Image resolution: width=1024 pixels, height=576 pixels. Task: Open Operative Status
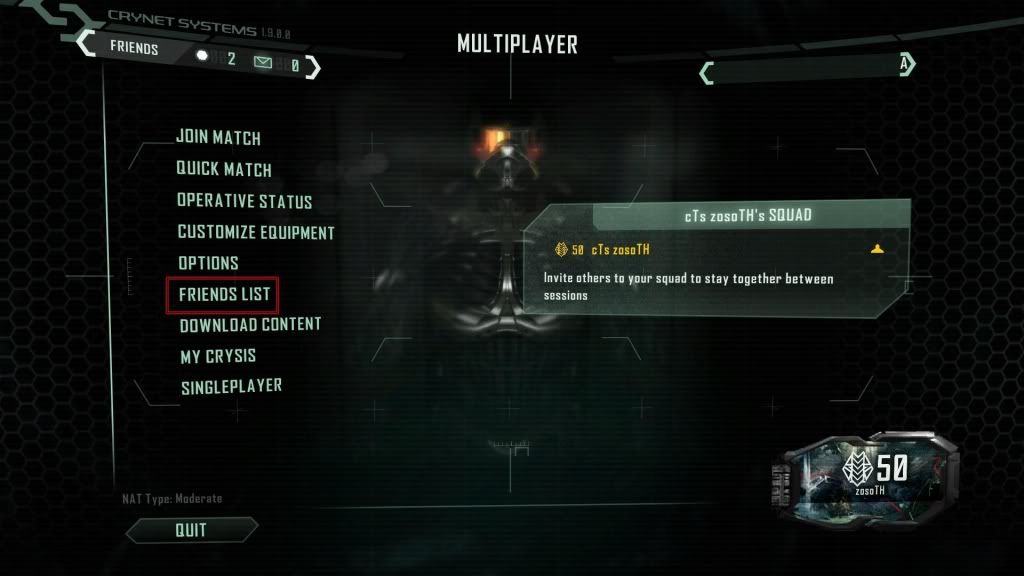click(x=244, y=201)
